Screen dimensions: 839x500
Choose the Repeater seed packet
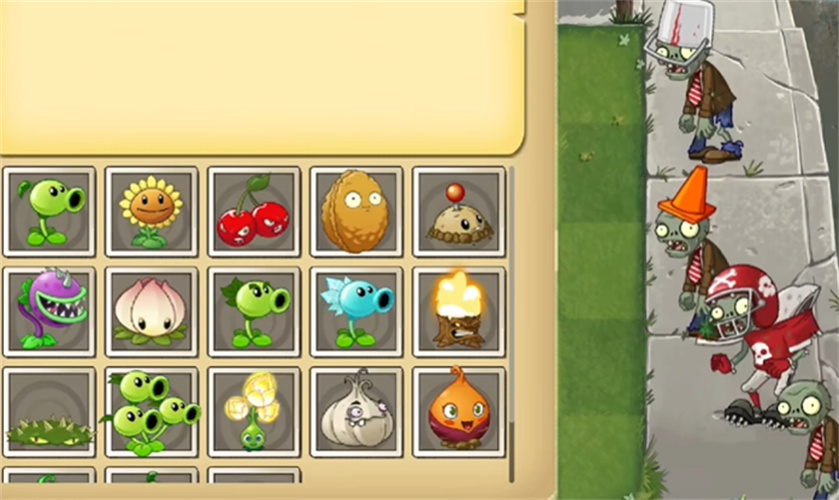[x=254, y=312]
